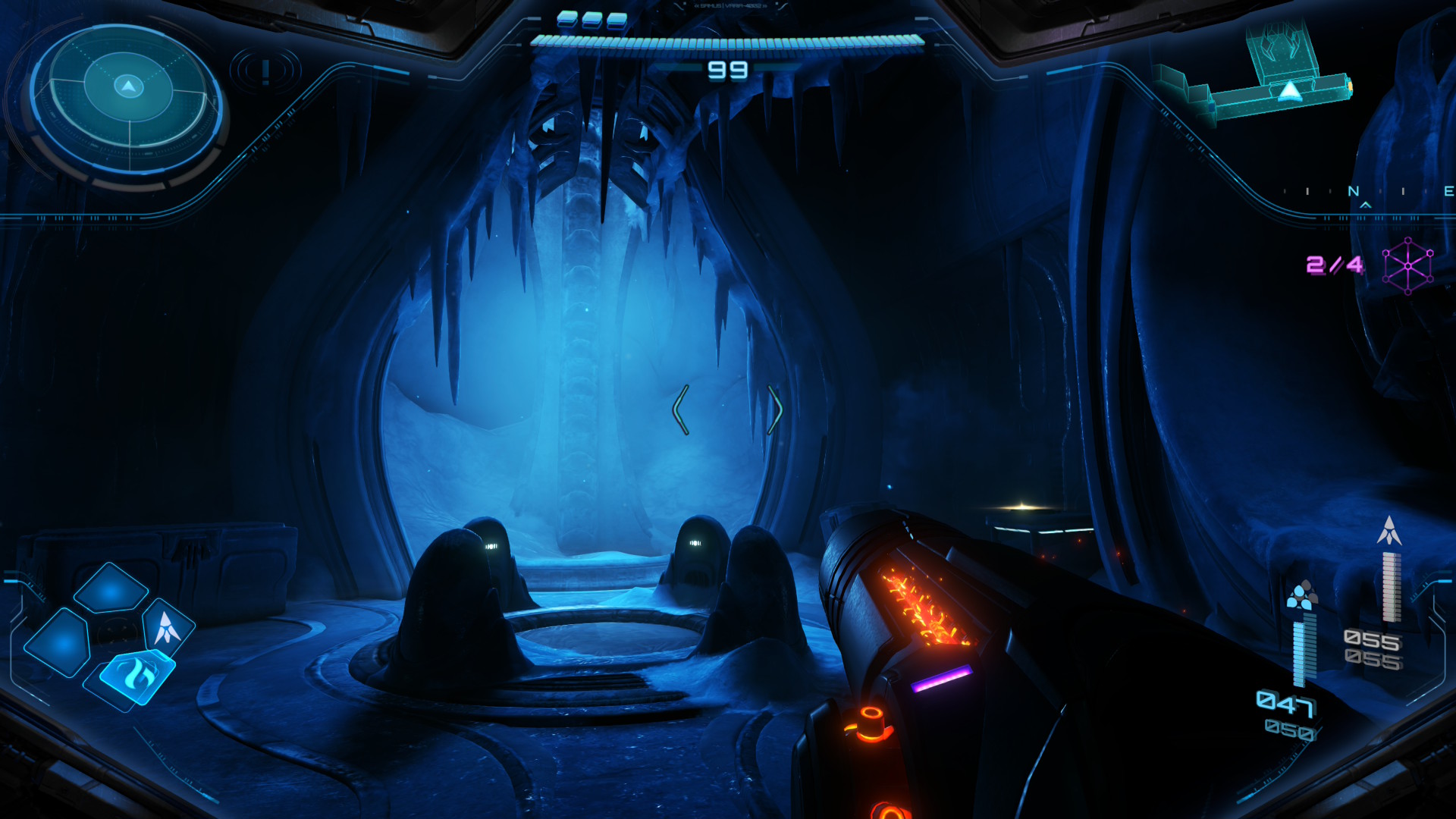Click the missile icon above the 055 ammo gauge
The width and height of the screenshot is (1456, 819).
click(x=1389, y=531)
